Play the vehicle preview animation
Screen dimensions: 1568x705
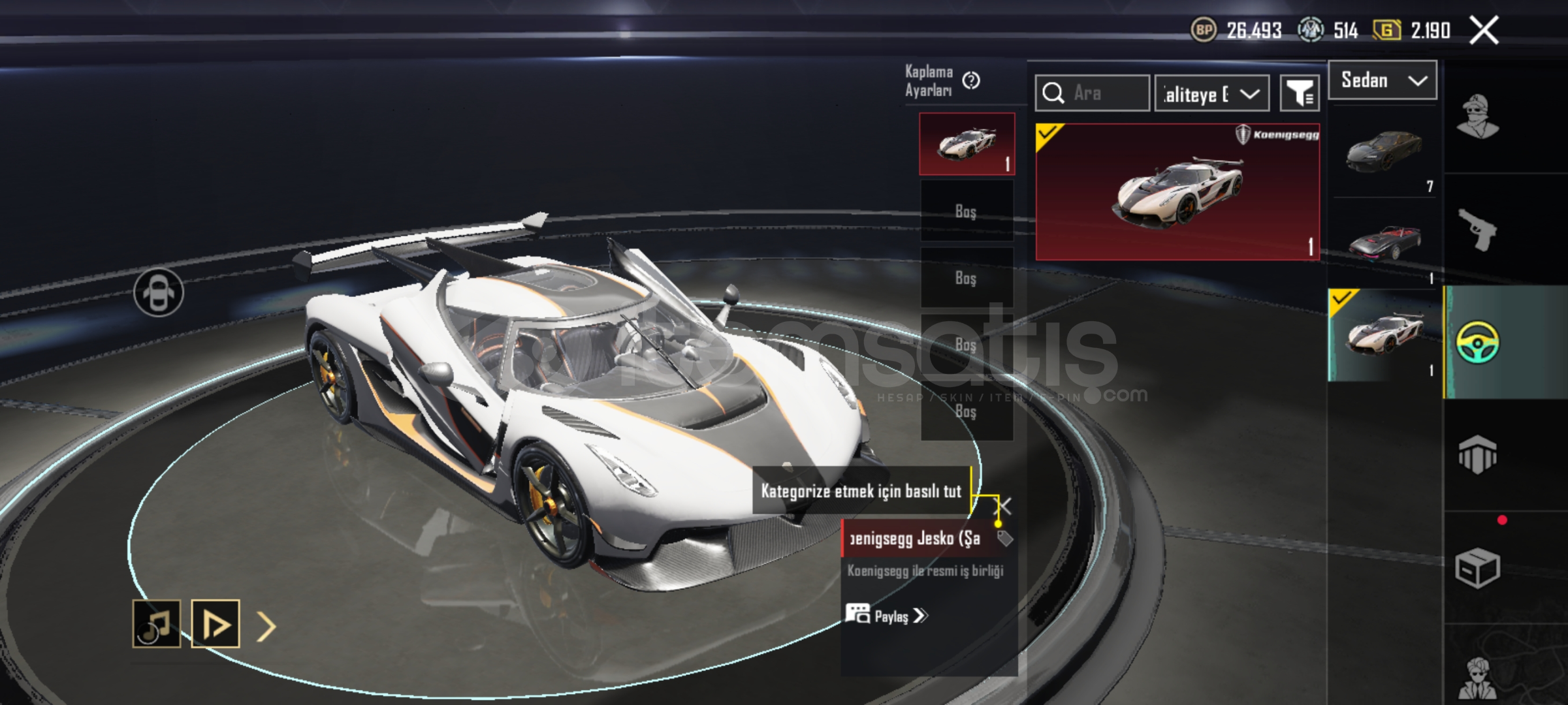click(x=216, y=624)
